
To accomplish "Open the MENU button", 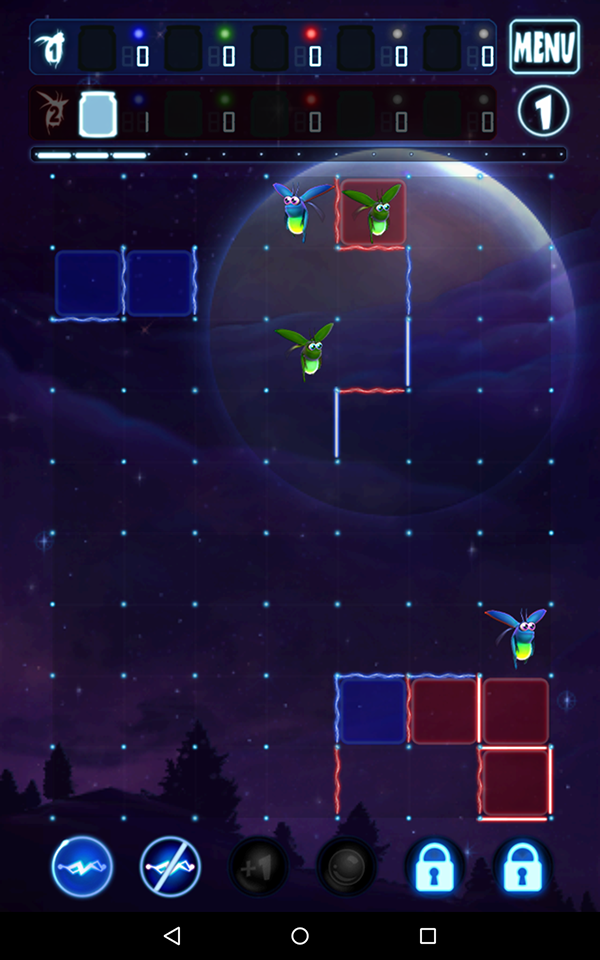I will [x=544, y=46].
